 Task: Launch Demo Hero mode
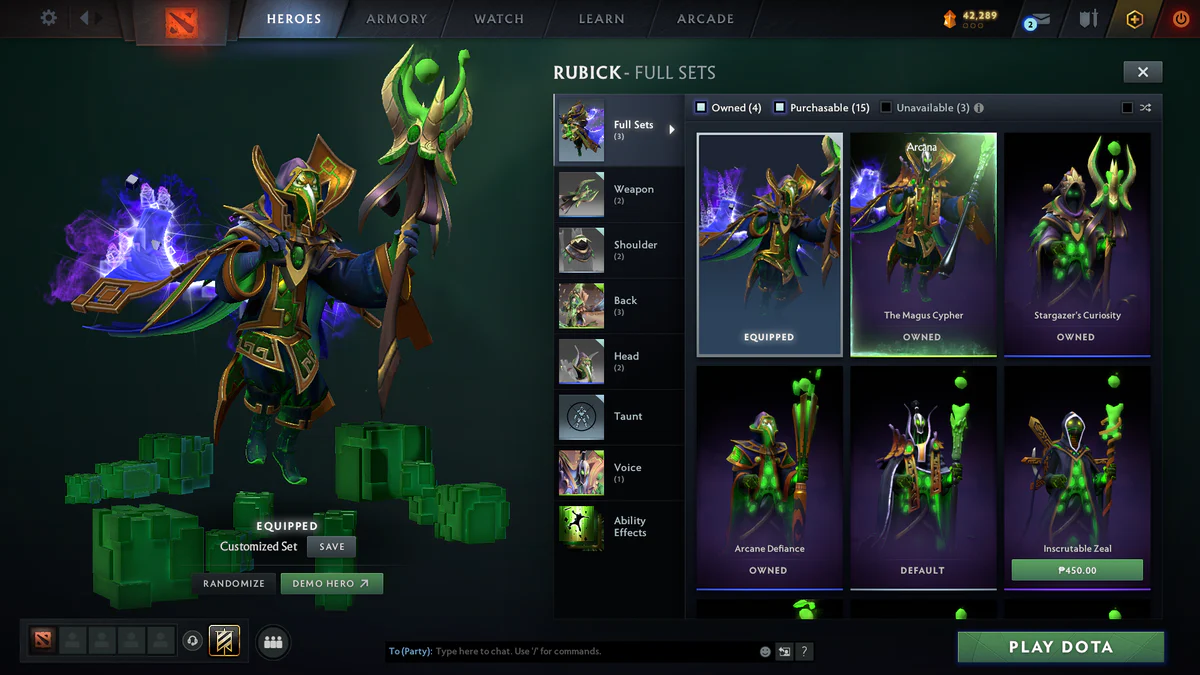(x=331, y=583)
